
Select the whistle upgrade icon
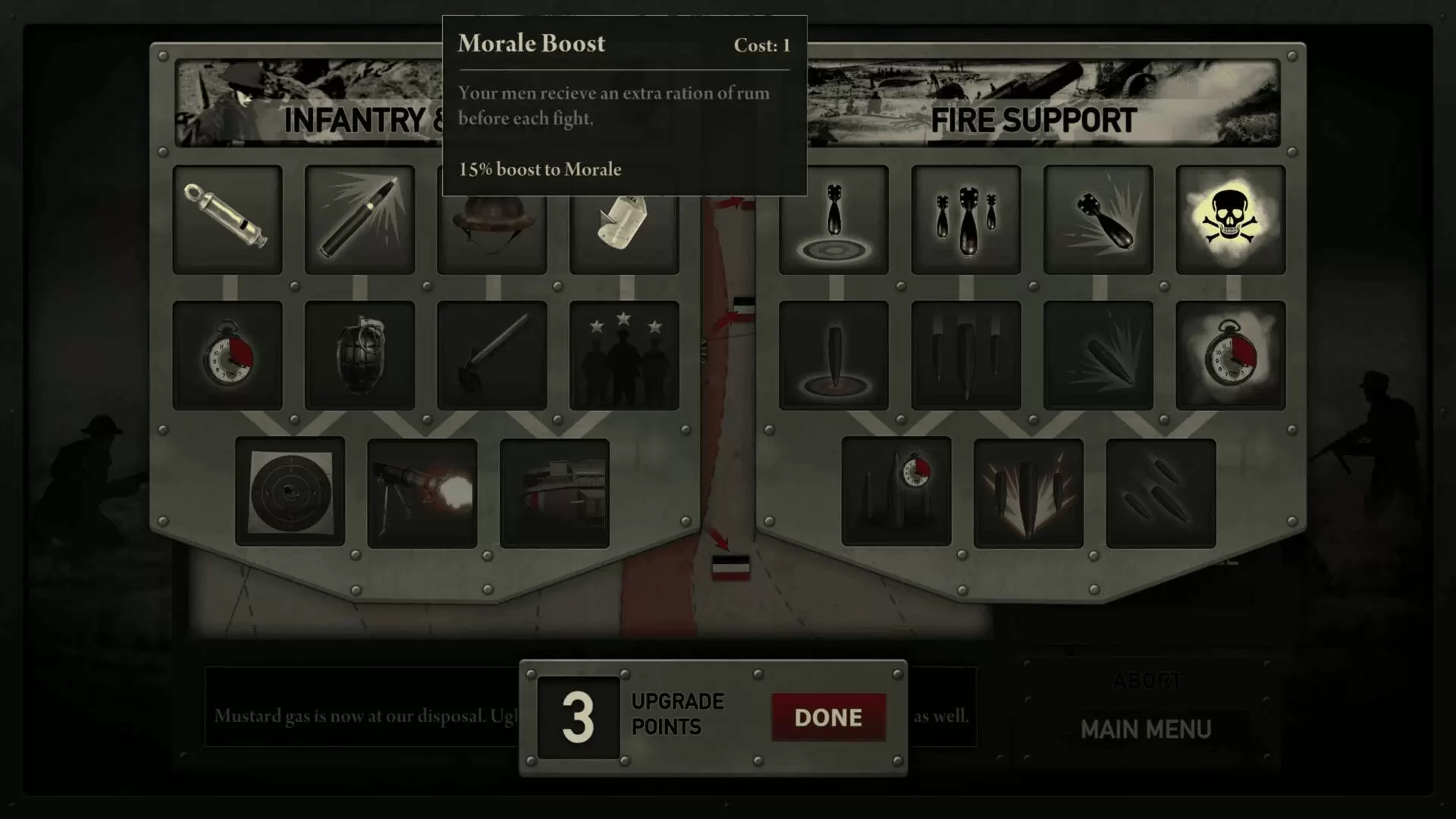pos(227,219)
